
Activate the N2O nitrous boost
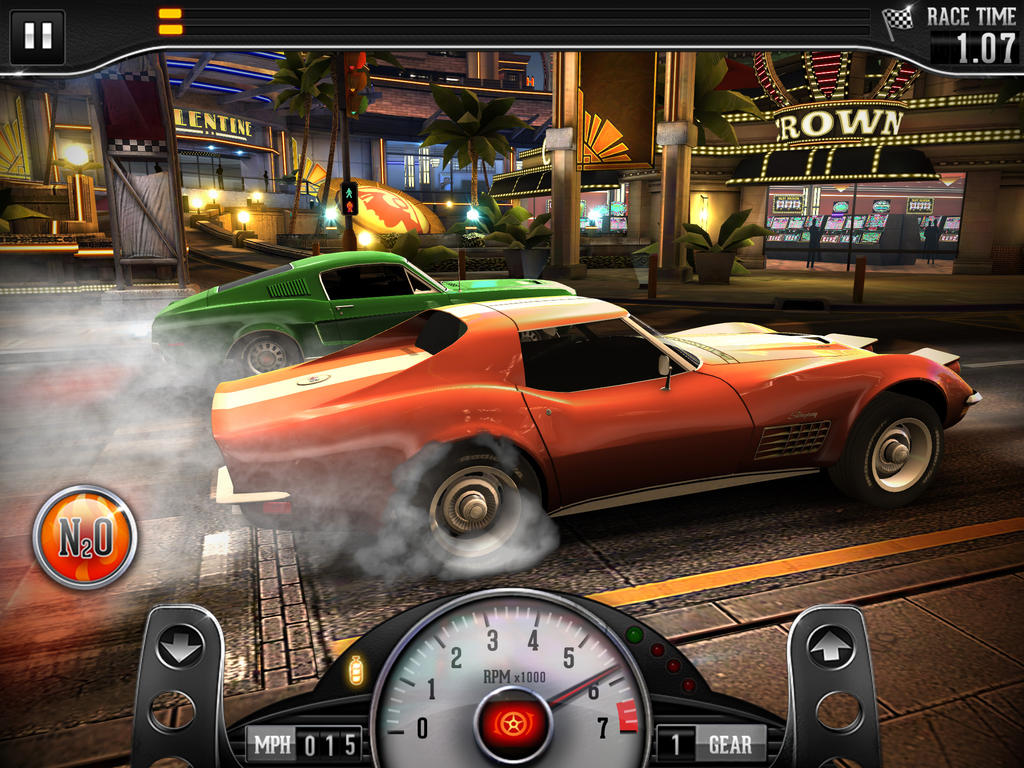[x=85, y=537]
